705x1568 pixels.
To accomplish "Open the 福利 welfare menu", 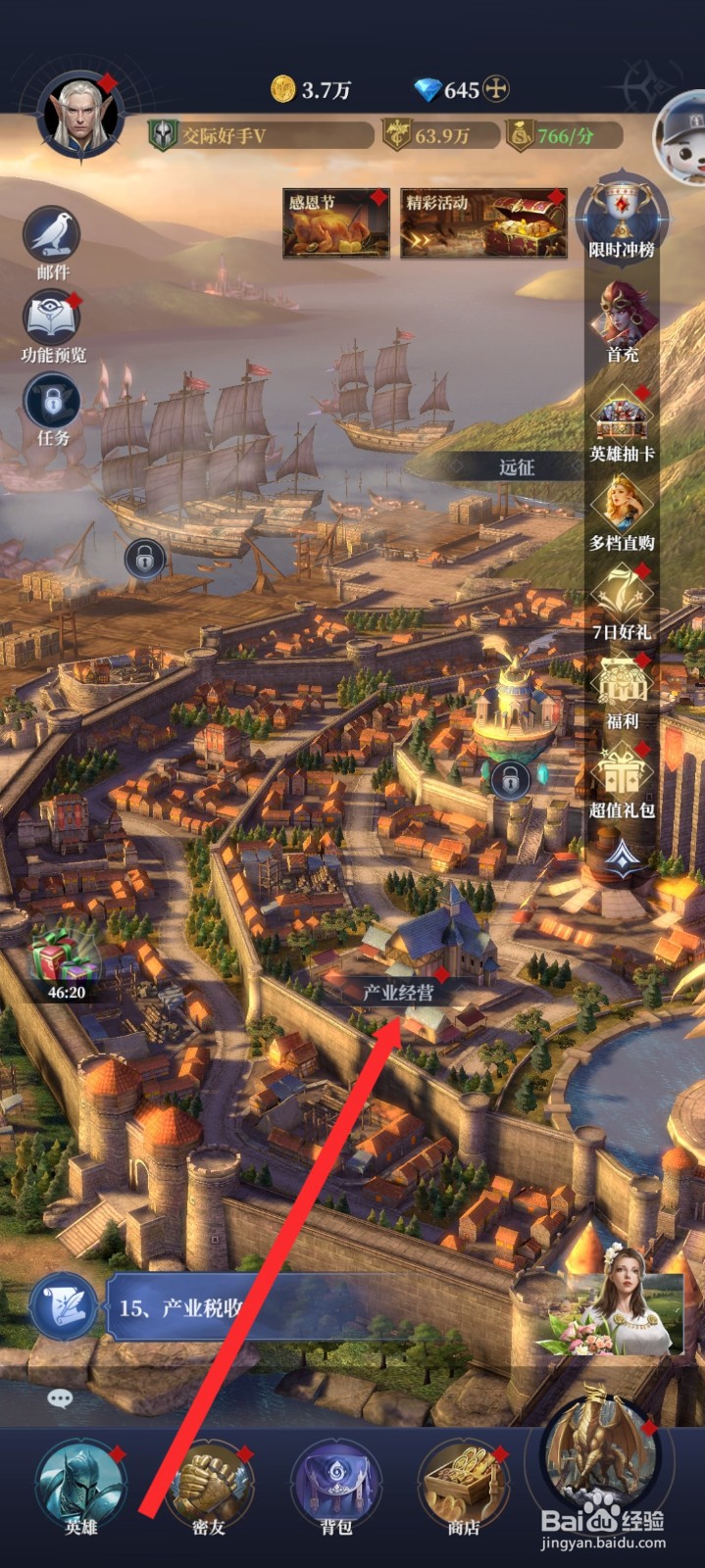I will click(623, 686).
